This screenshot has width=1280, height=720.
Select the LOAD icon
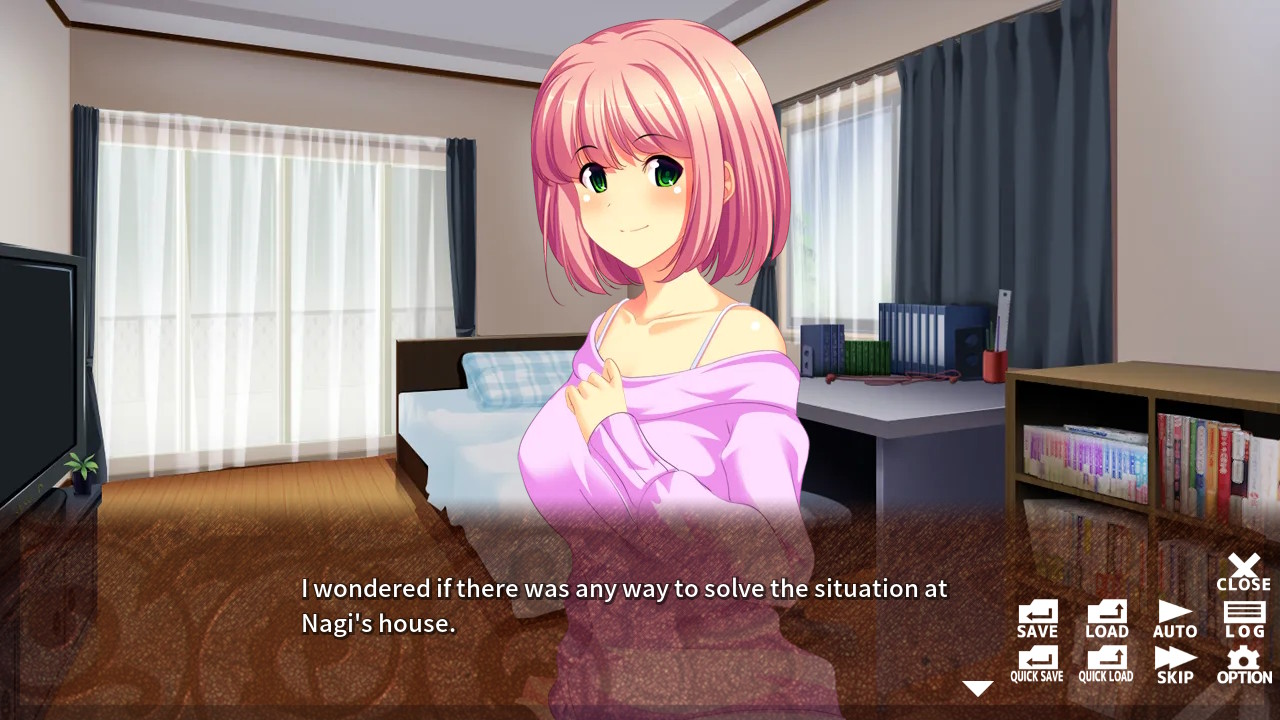coord(1106,618)
